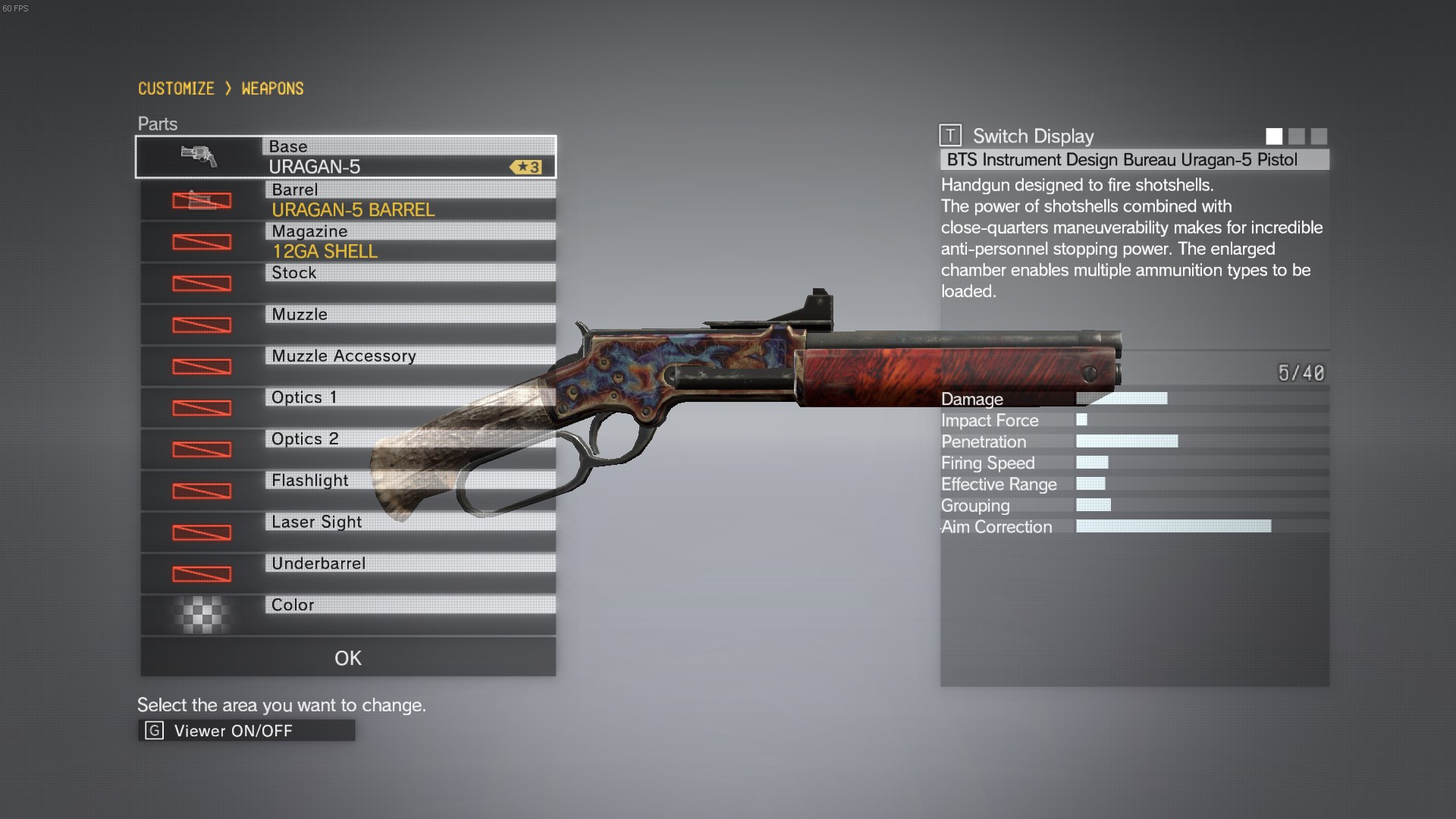This screenshot has height=819, width=1456.
Task: Go back via CUSTOMIZE breadcrumb
Action: pos(176,89)
